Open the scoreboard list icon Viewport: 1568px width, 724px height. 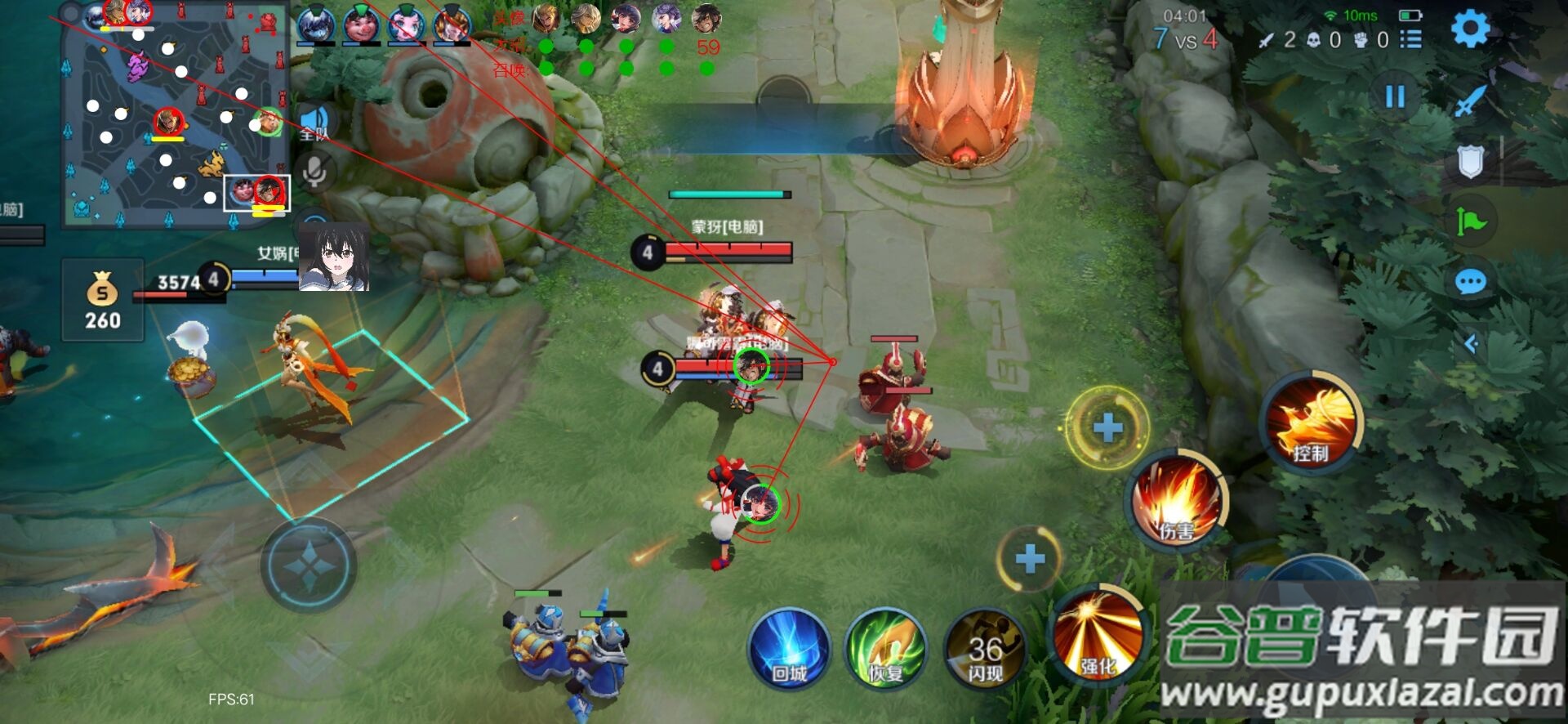tap(1410, 39)
